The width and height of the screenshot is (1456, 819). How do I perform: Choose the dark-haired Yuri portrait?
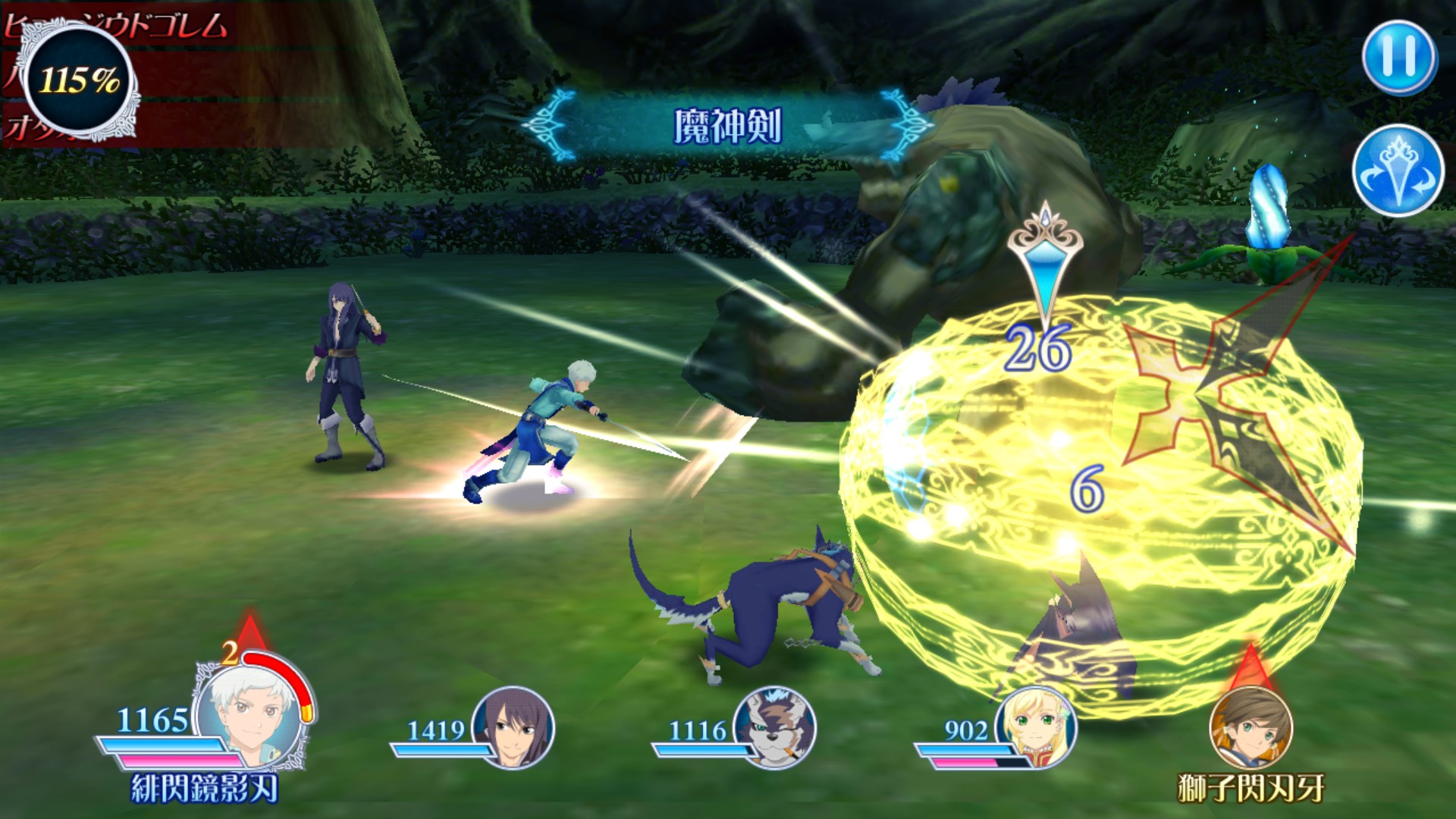click(513, 726)
